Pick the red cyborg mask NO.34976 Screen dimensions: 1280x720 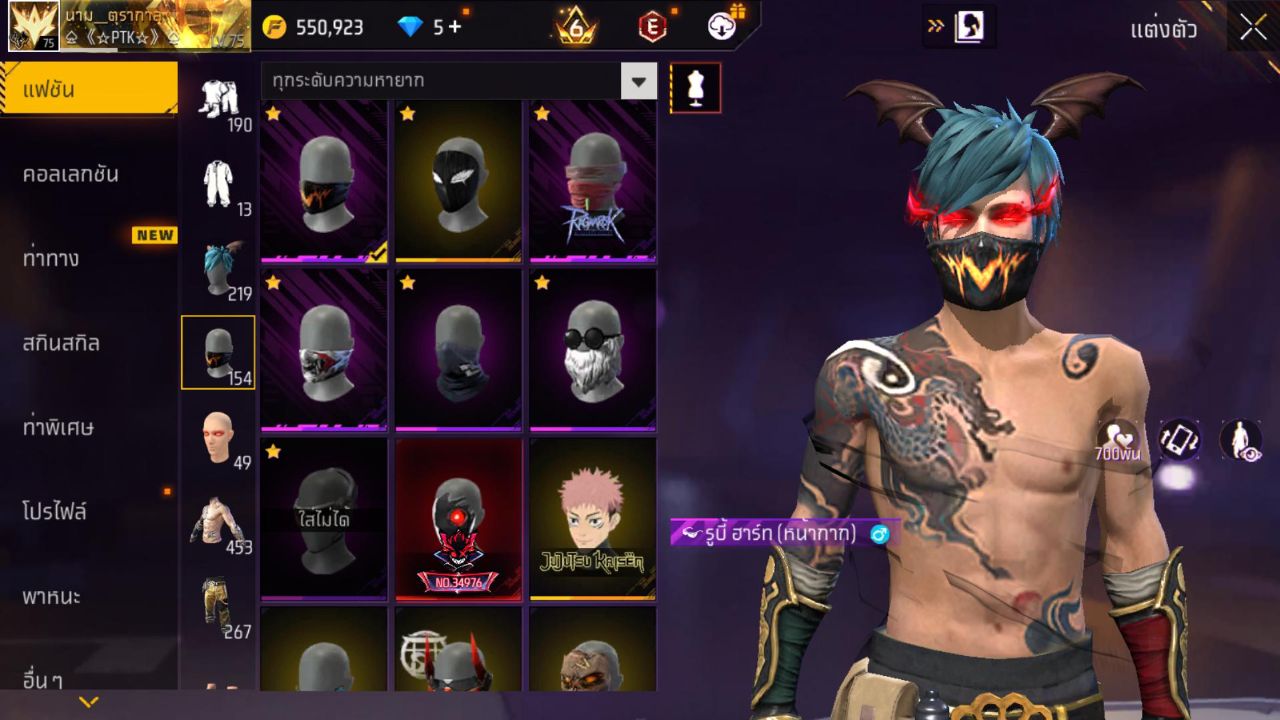point(458,518)
